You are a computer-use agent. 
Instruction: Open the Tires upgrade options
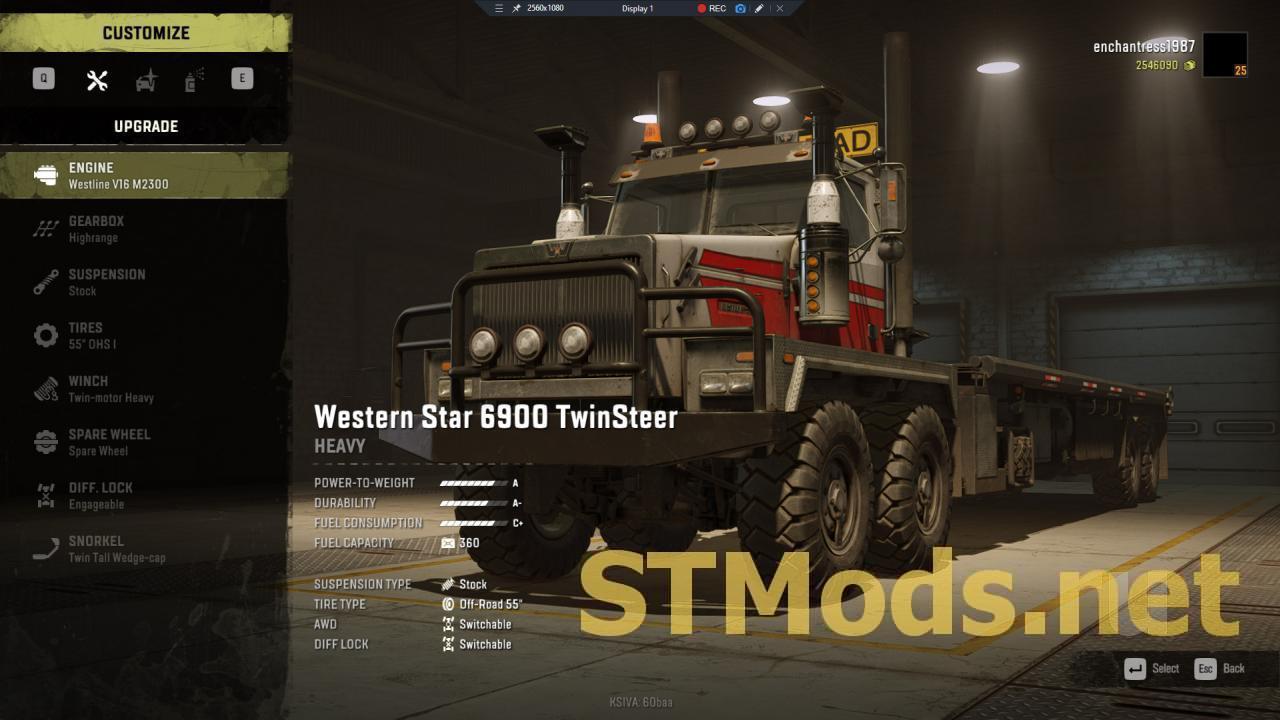145,335
